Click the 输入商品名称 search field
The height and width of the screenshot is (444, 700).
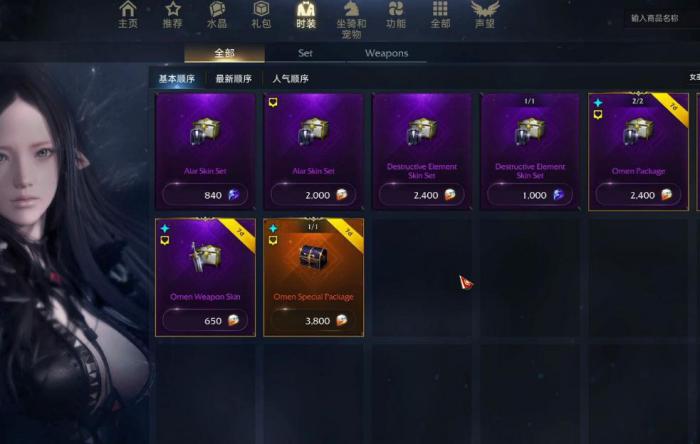(x=662, y=18)
